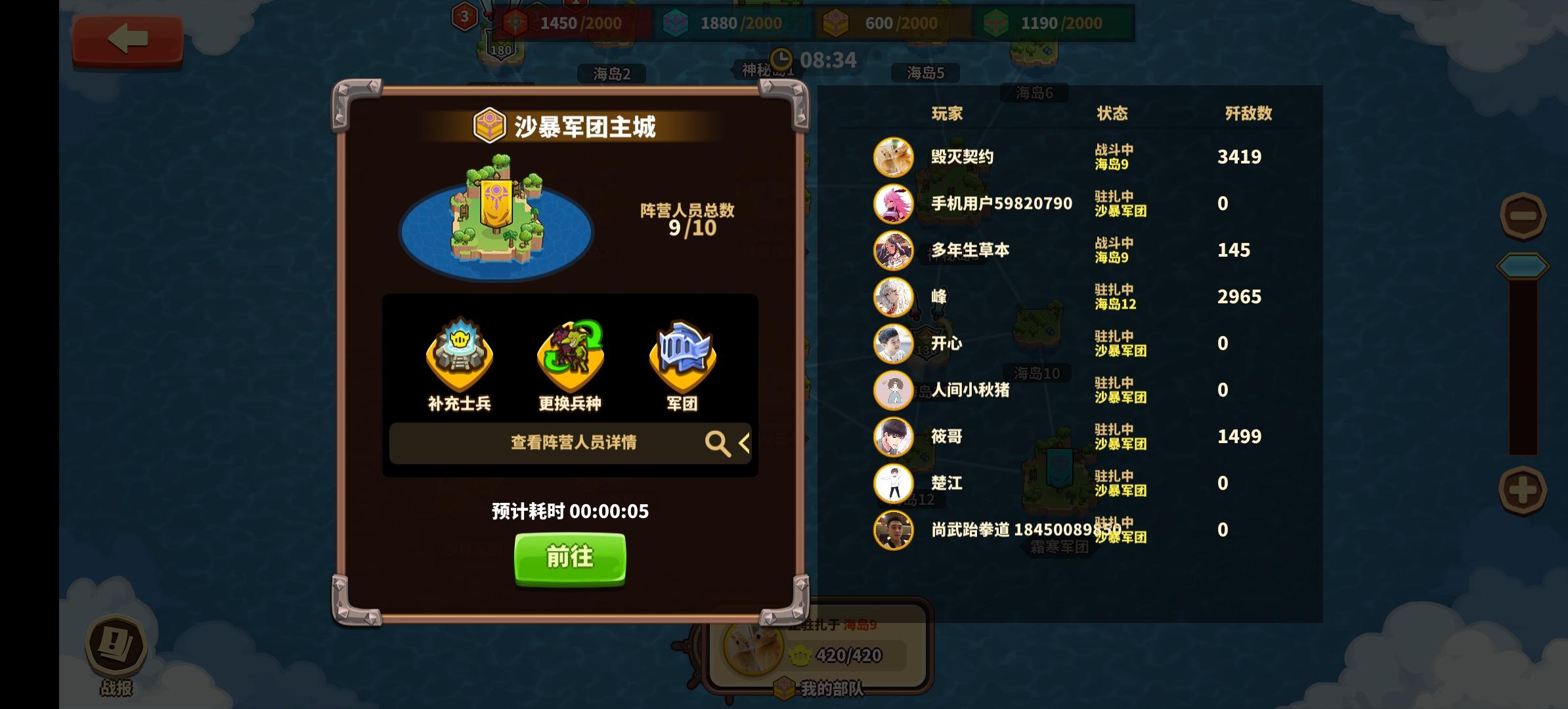Toggle 毁灭契约's avatar in the player list
Image resolution: width=1568 pixels, height=709 pixels.
pyautogui.click(x=893, y=156)
